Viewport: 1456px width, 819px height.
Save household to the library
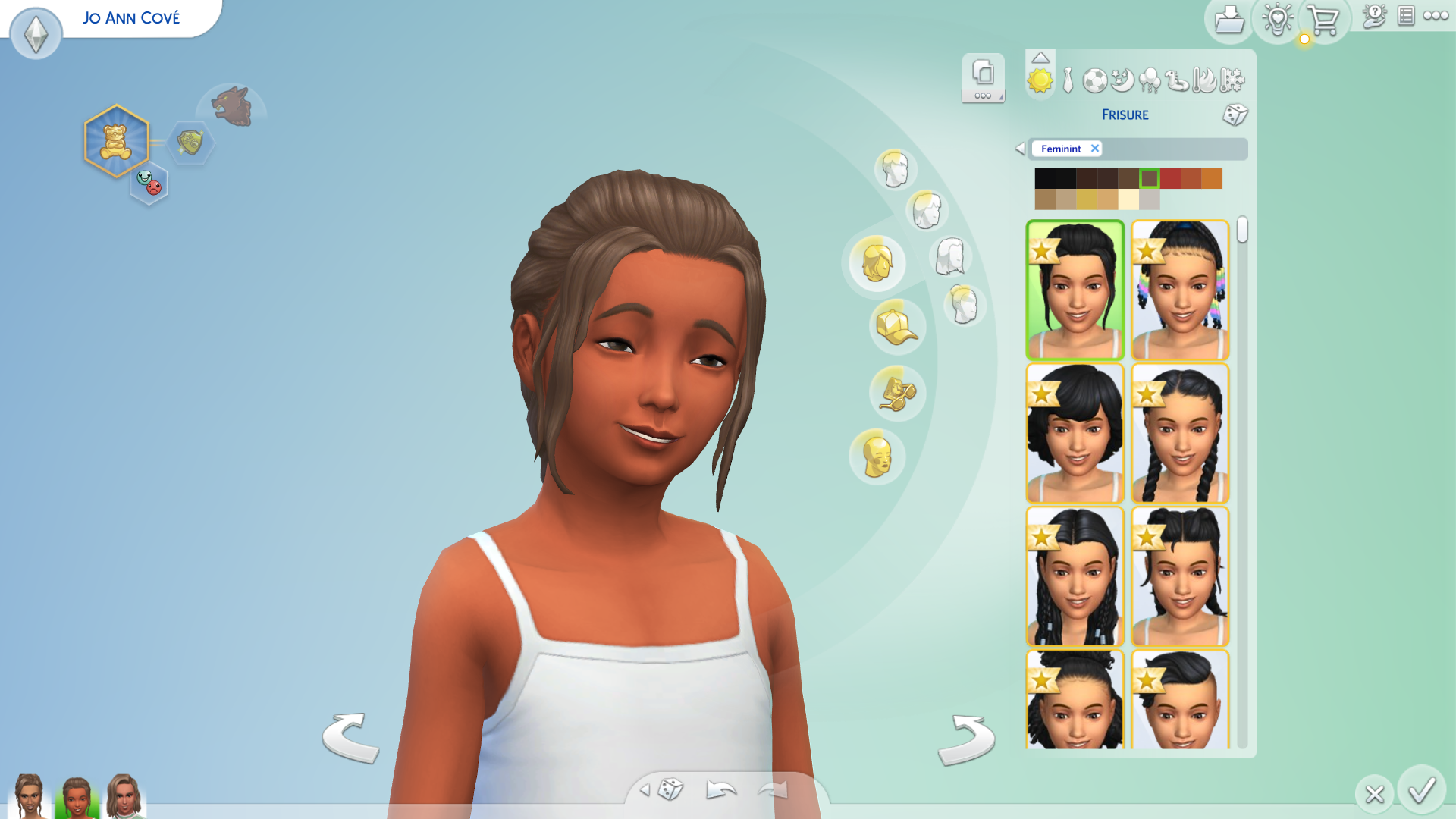(1228, 20)
